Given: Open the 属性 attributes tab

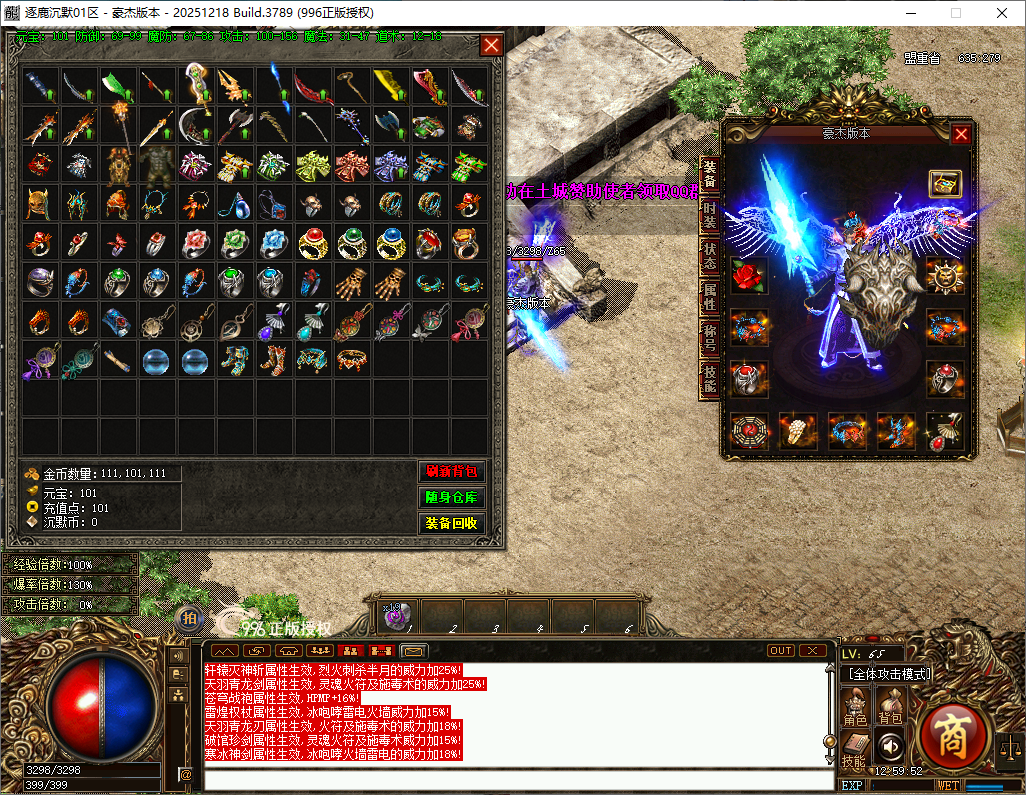Looking at the screenshot, I should click(709, 296).
